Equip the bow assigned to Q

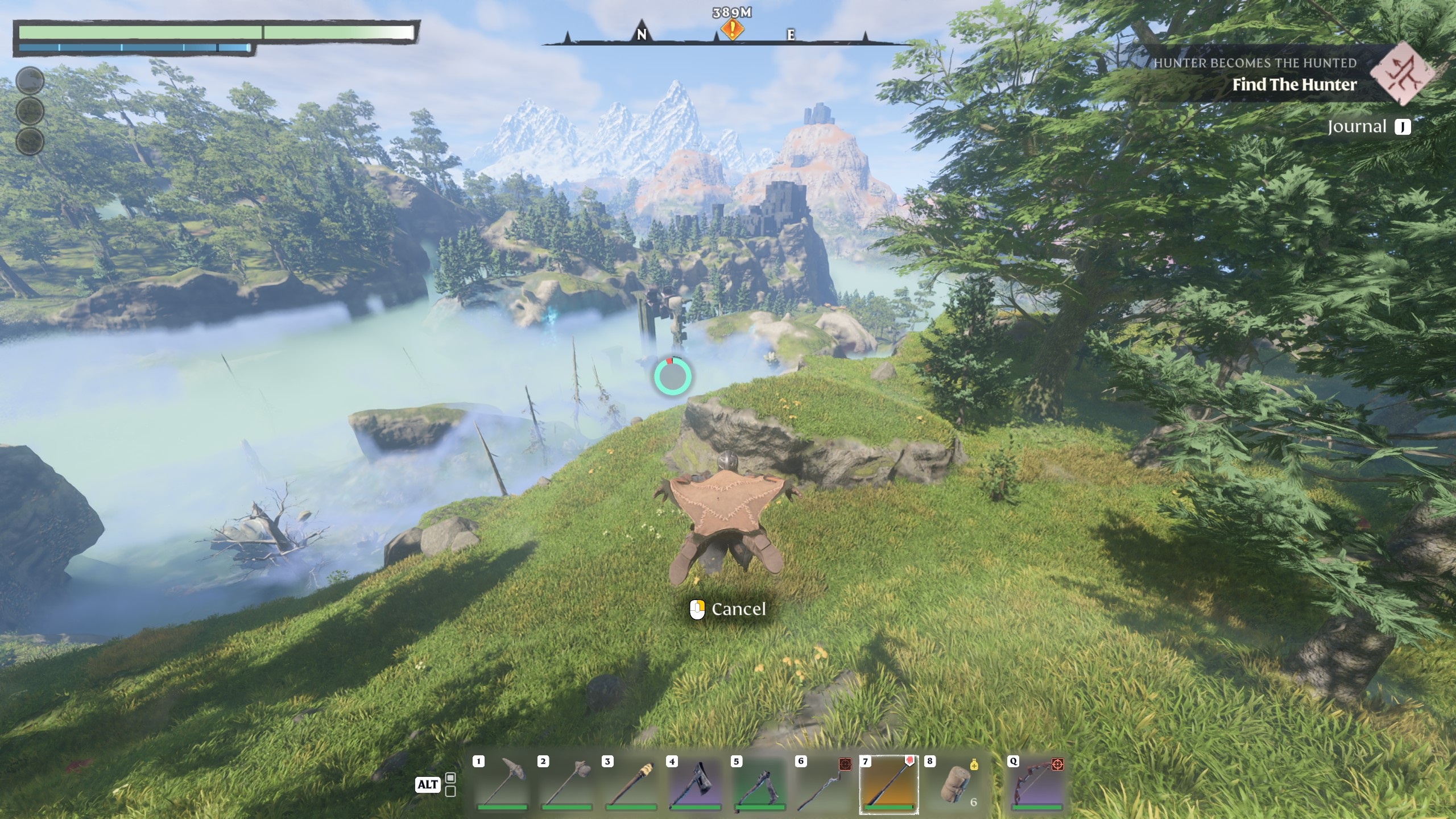[1037, 785]
